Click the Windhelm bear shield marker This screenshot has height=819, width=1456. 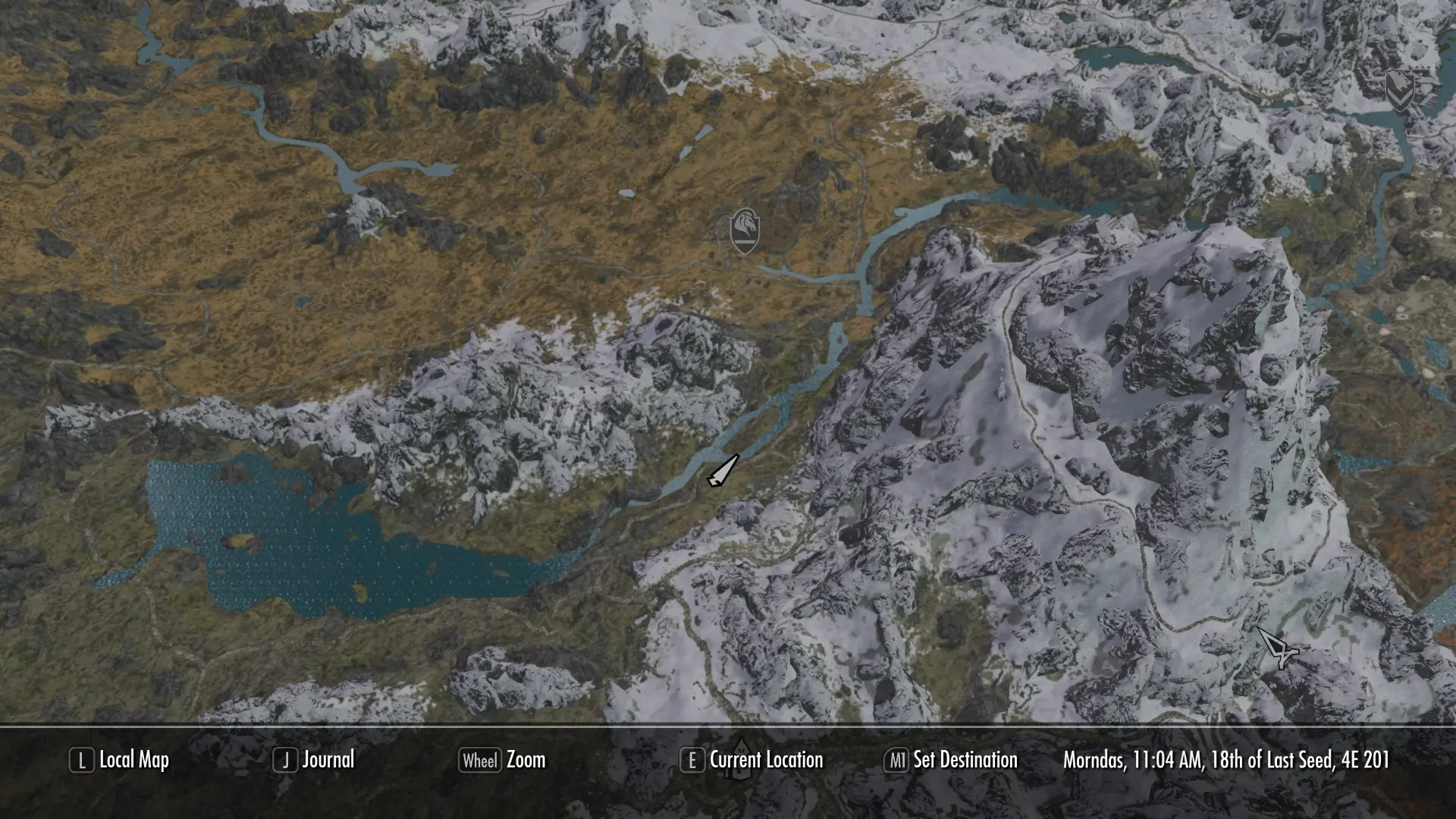1399,93
